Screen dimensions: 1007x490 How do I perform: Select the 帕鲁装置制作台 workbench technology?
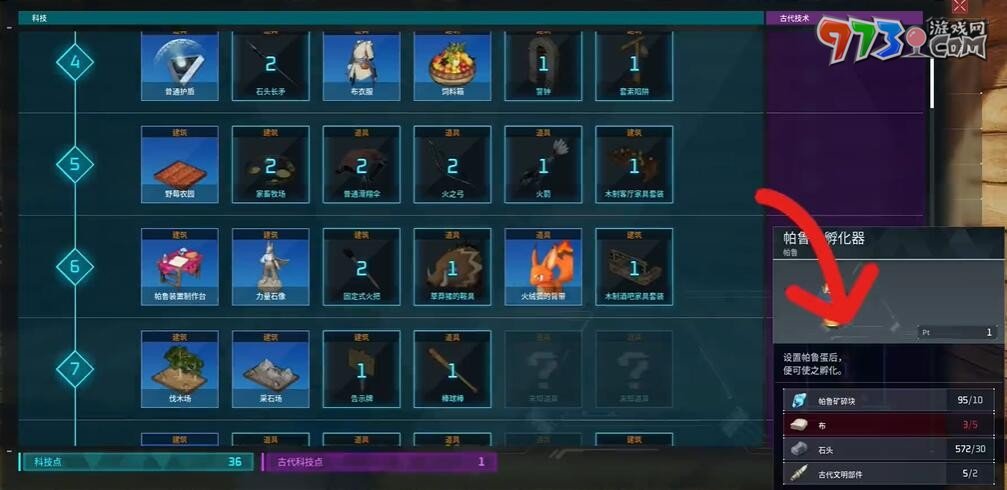pos(180,266)
